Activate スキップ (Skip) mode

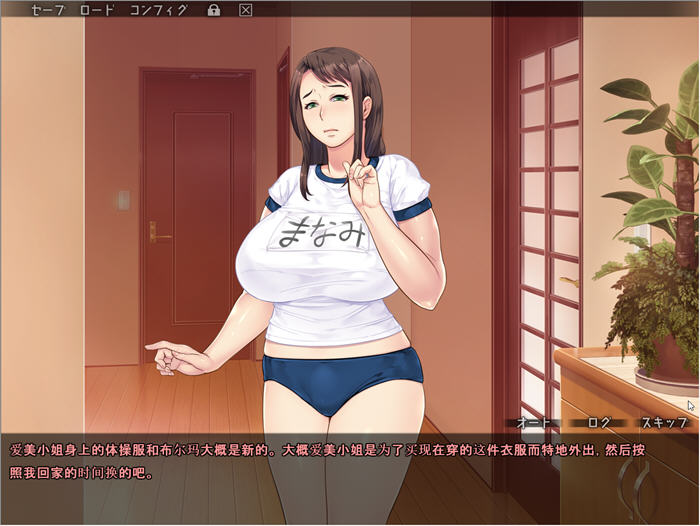(663, 422)
